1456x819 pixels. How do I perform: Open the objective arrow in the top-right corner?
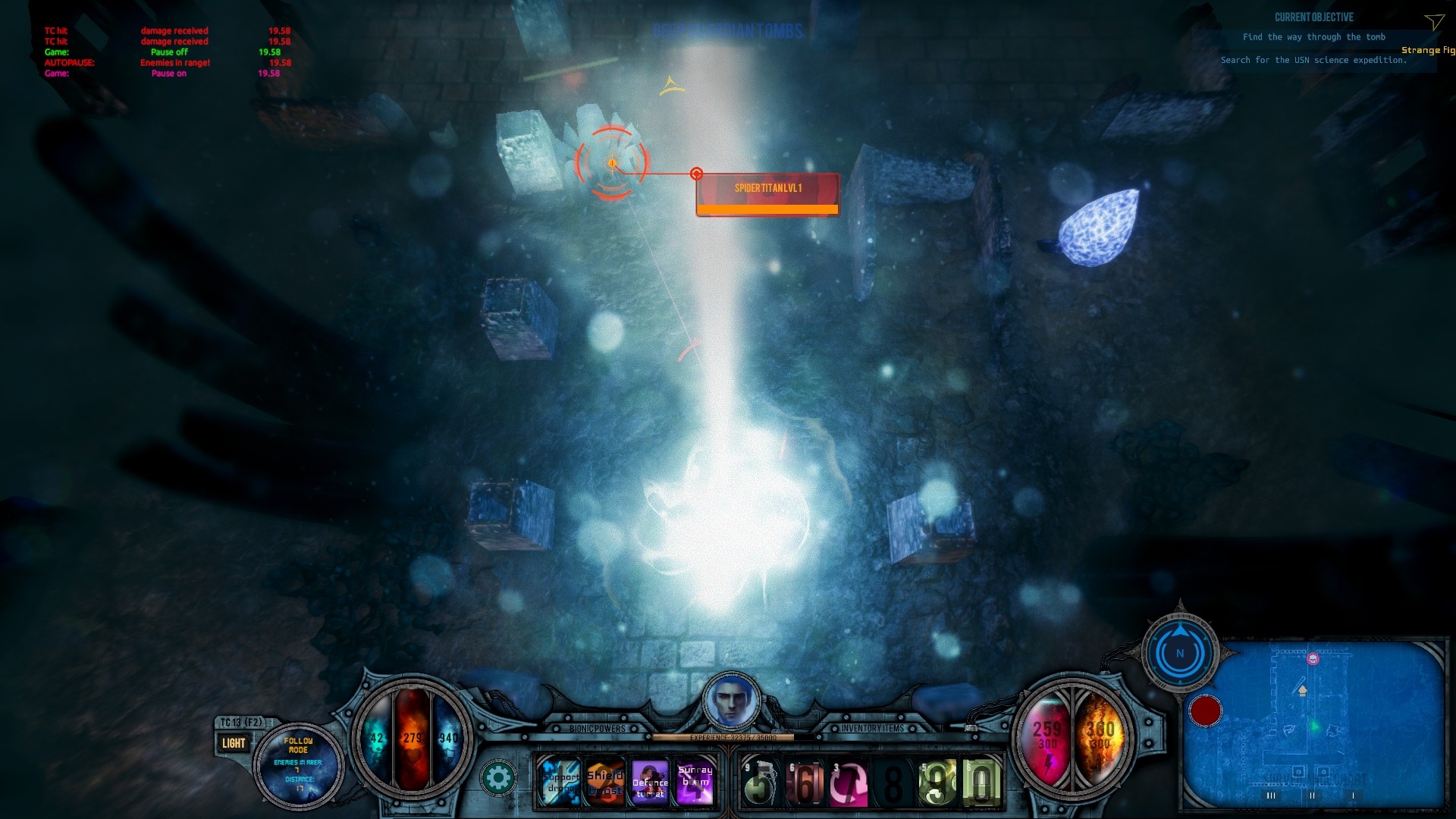(x=1433, y=23)
